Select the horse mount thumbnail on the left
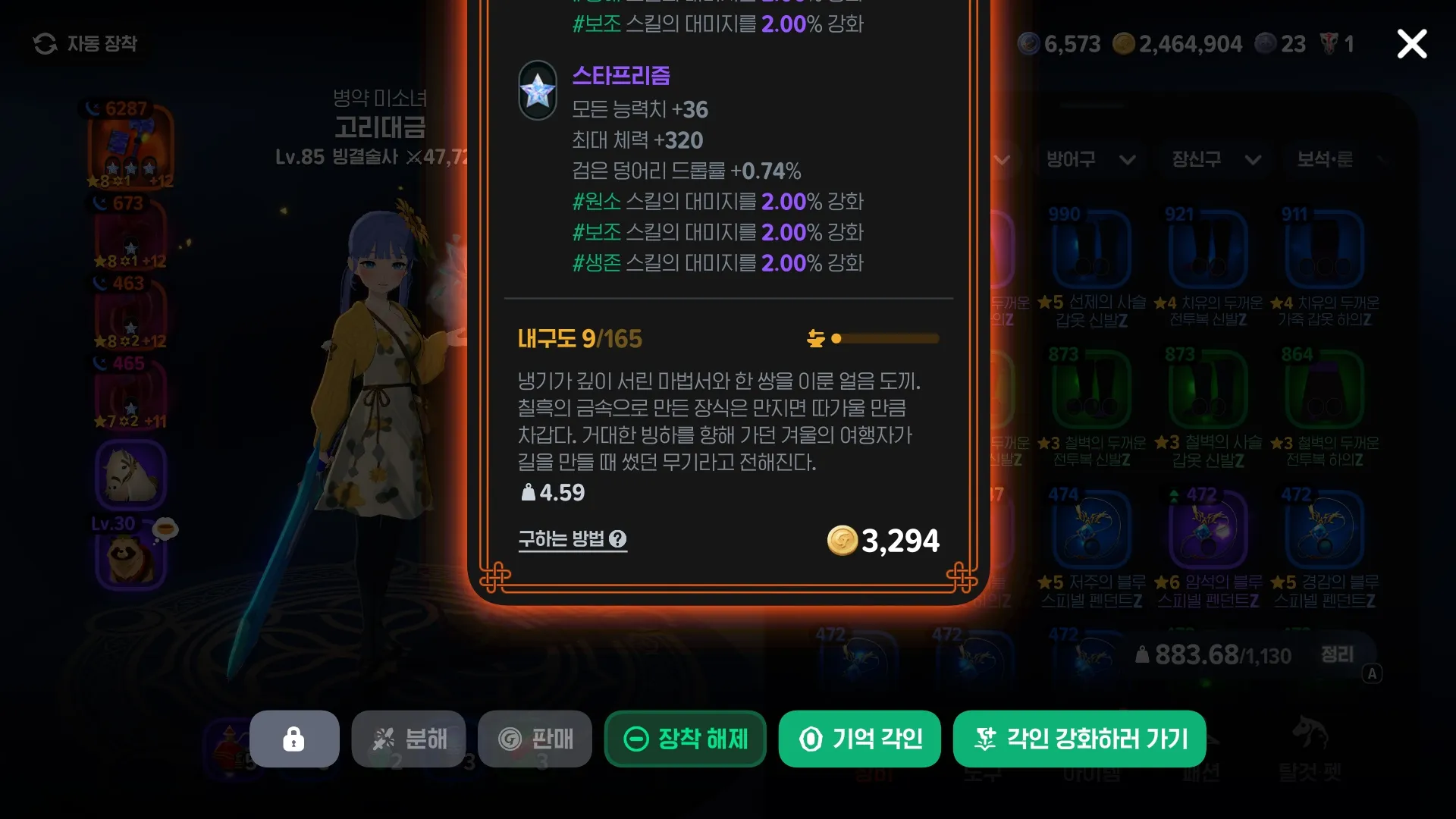The image size is (1456, 819). [x=131, y=474]
